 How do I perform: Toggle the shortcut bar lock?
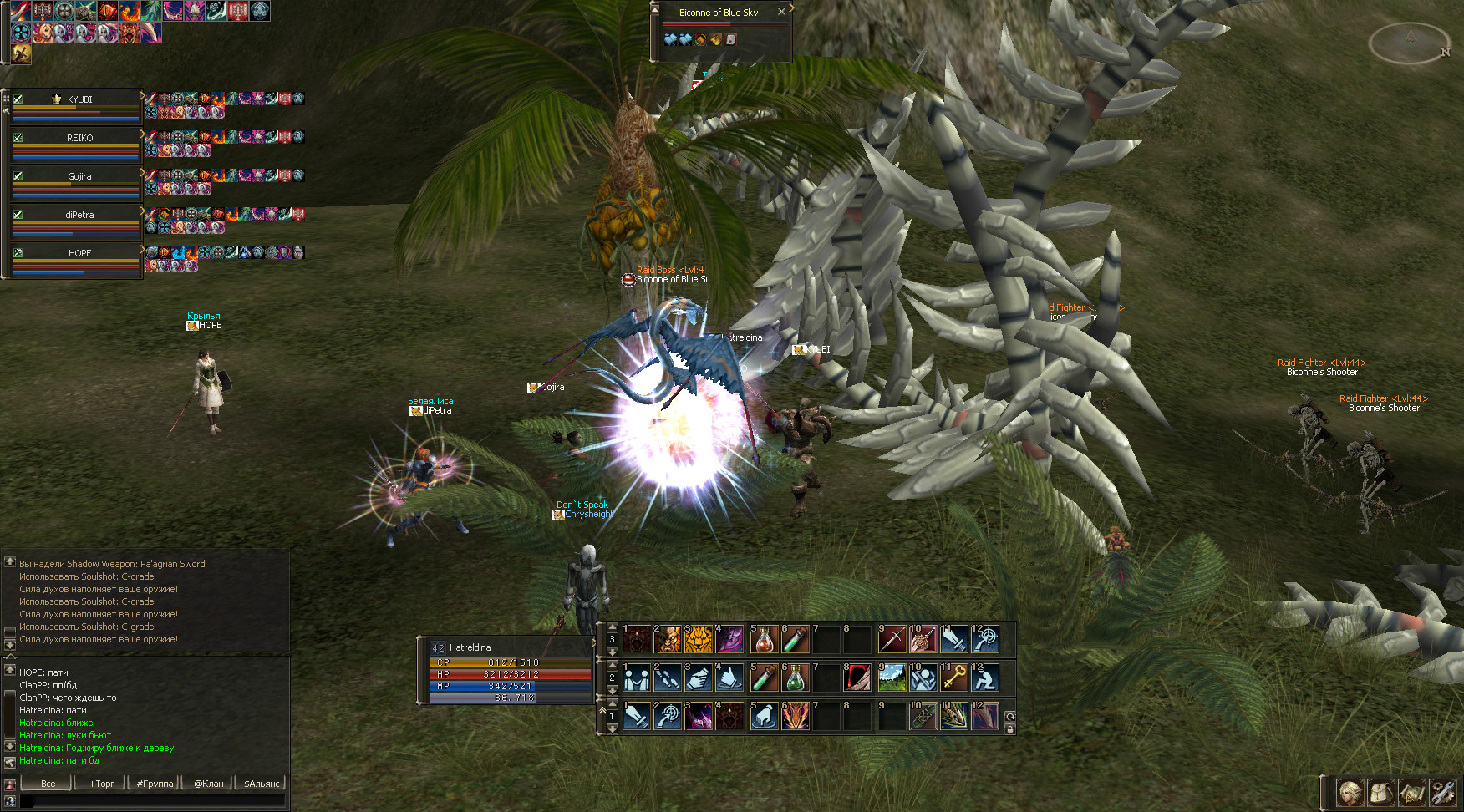pos(1010,729)
